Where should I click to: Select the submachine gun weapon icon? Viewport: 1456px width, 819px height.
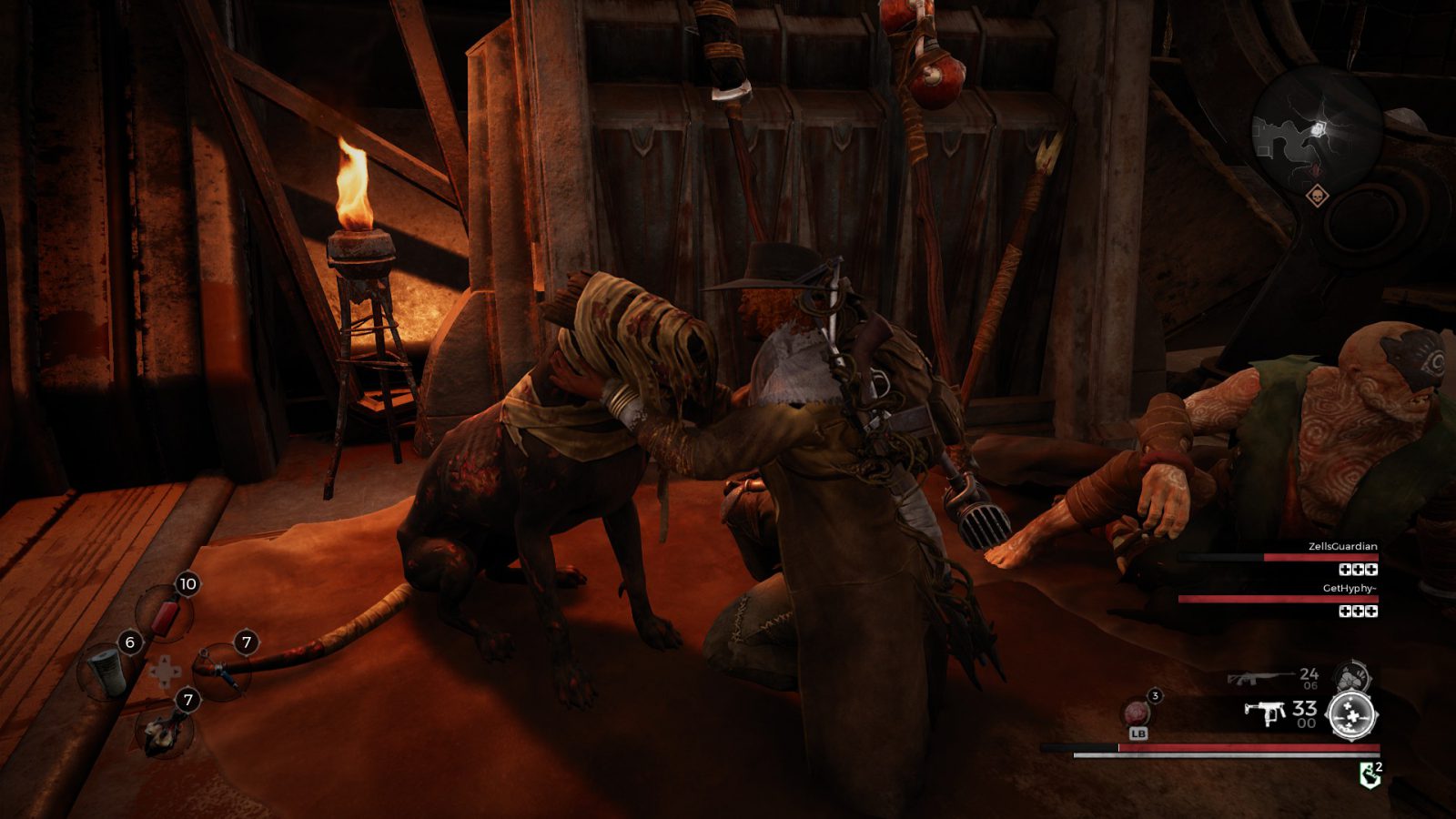(1265, 713)
